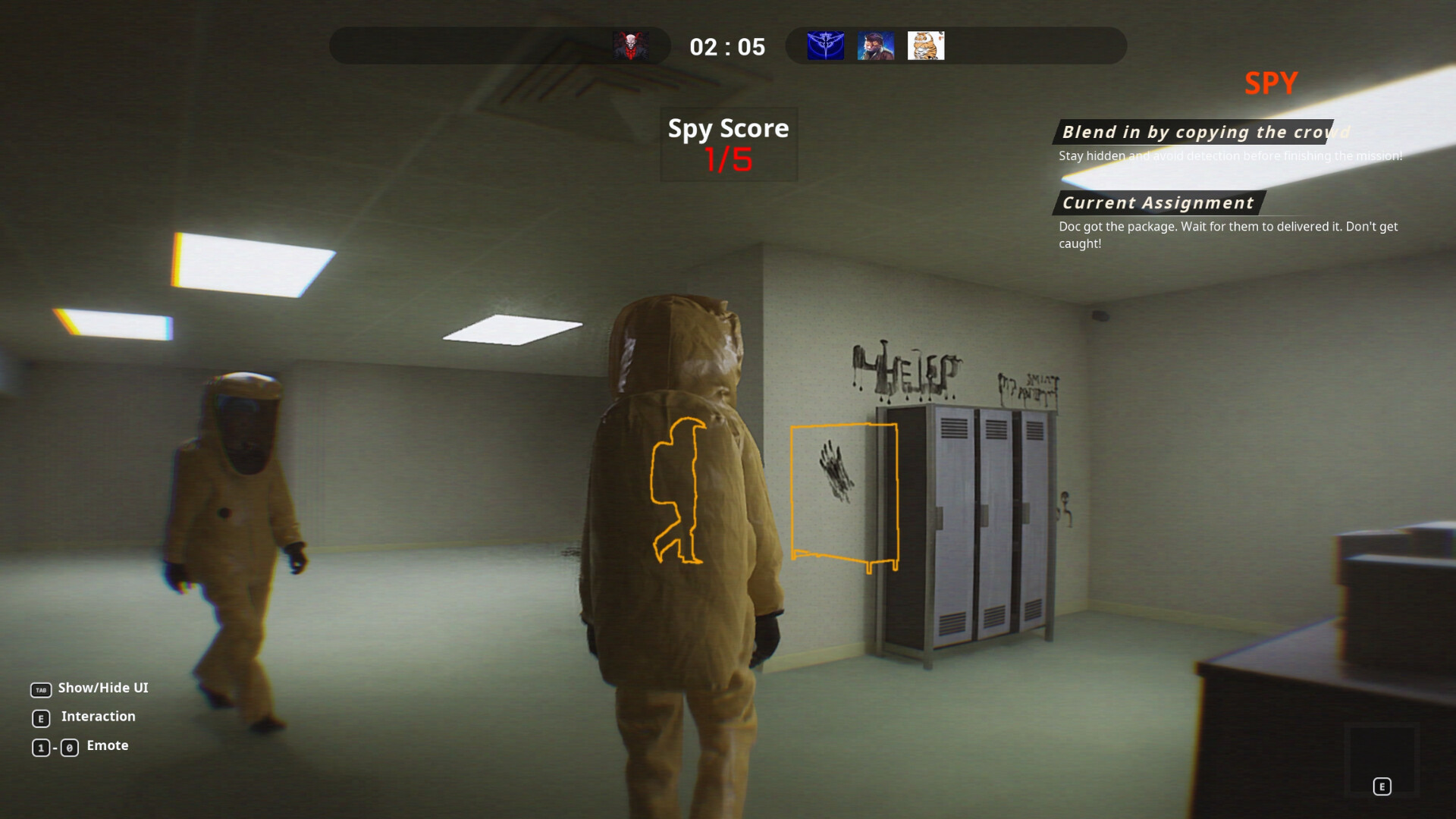
Task: Select the fat tiger player avatar
Action: 926,46
